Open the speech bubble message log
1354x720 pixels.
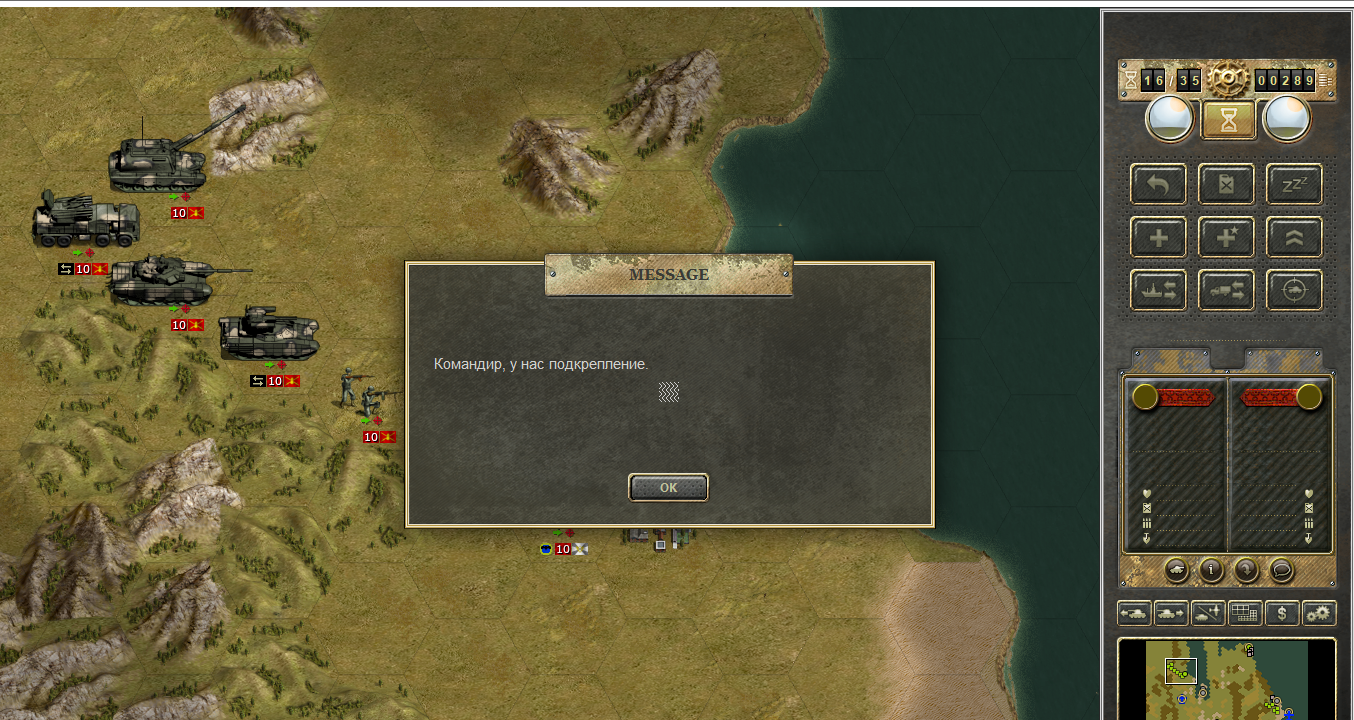tap(1281, 570)
